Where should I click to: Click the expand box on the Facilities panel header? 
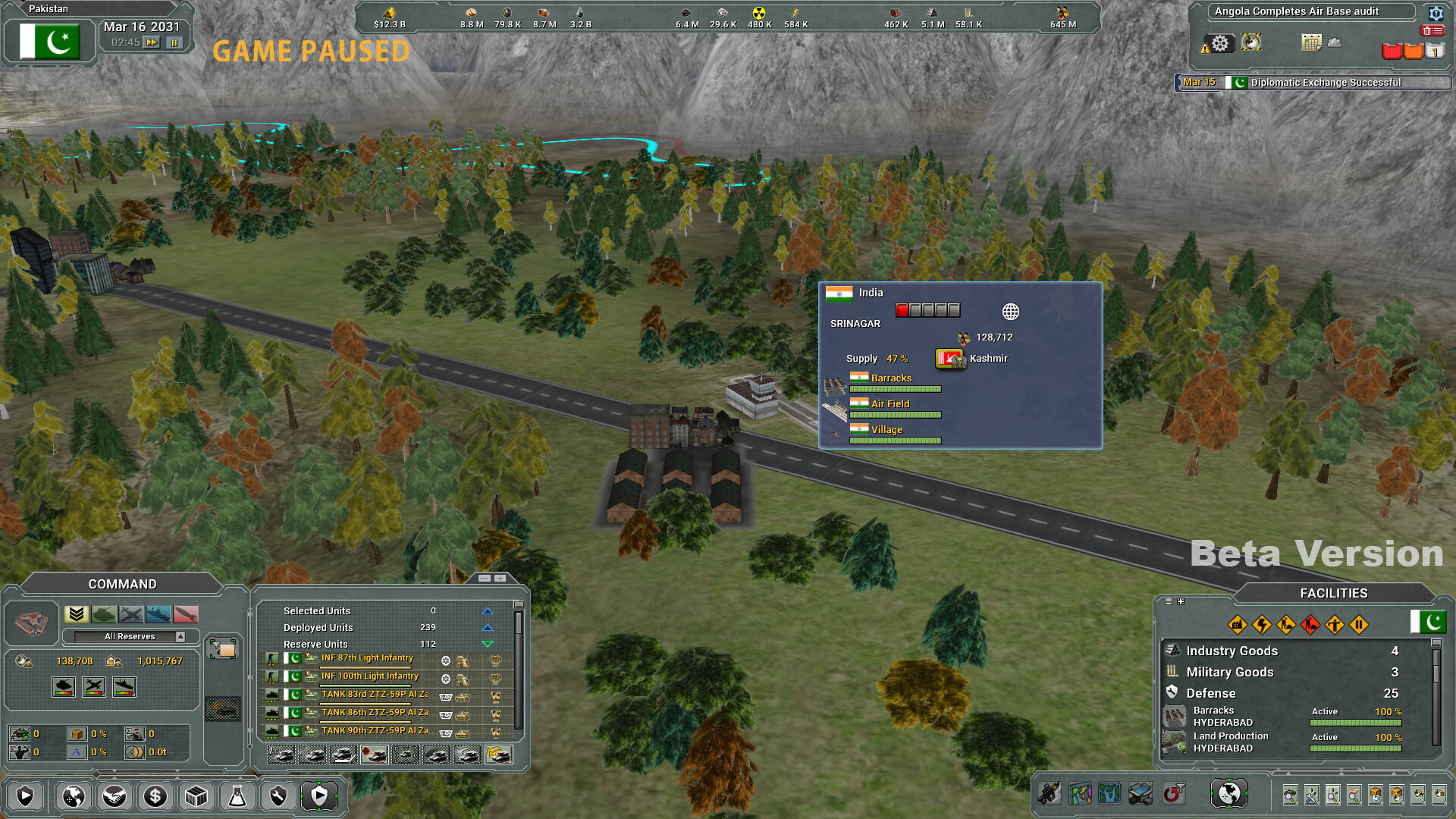(1181, 601)
